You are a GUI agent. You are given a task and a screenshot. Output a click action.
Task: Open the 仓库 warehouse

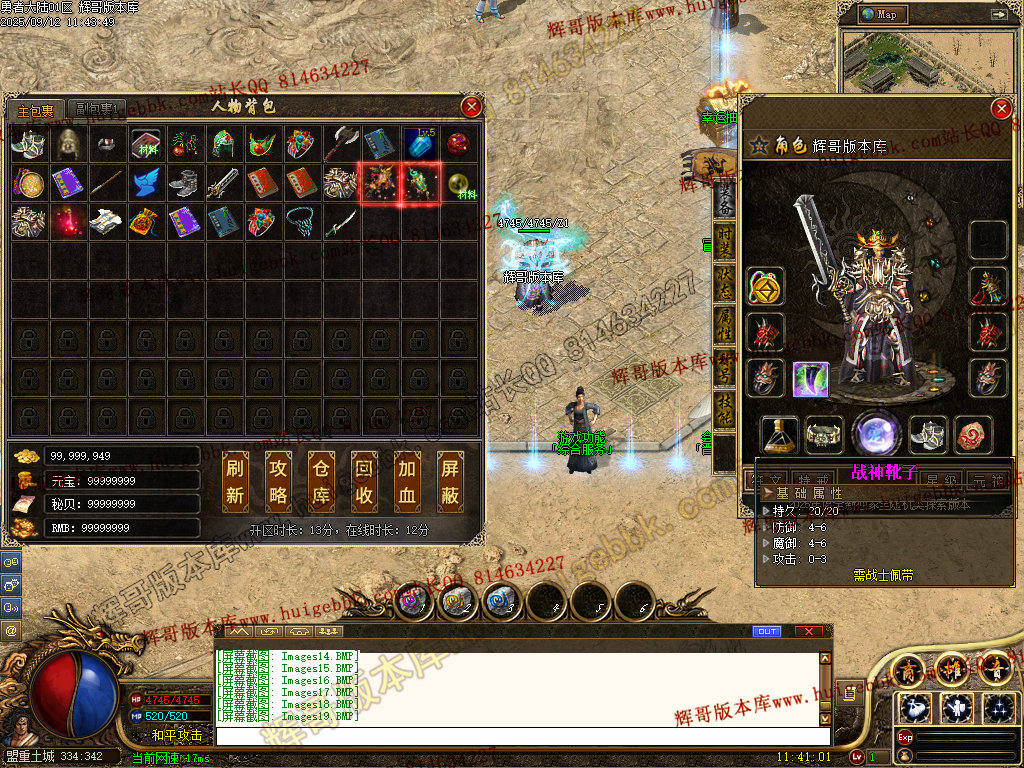[x=321, y=481]
